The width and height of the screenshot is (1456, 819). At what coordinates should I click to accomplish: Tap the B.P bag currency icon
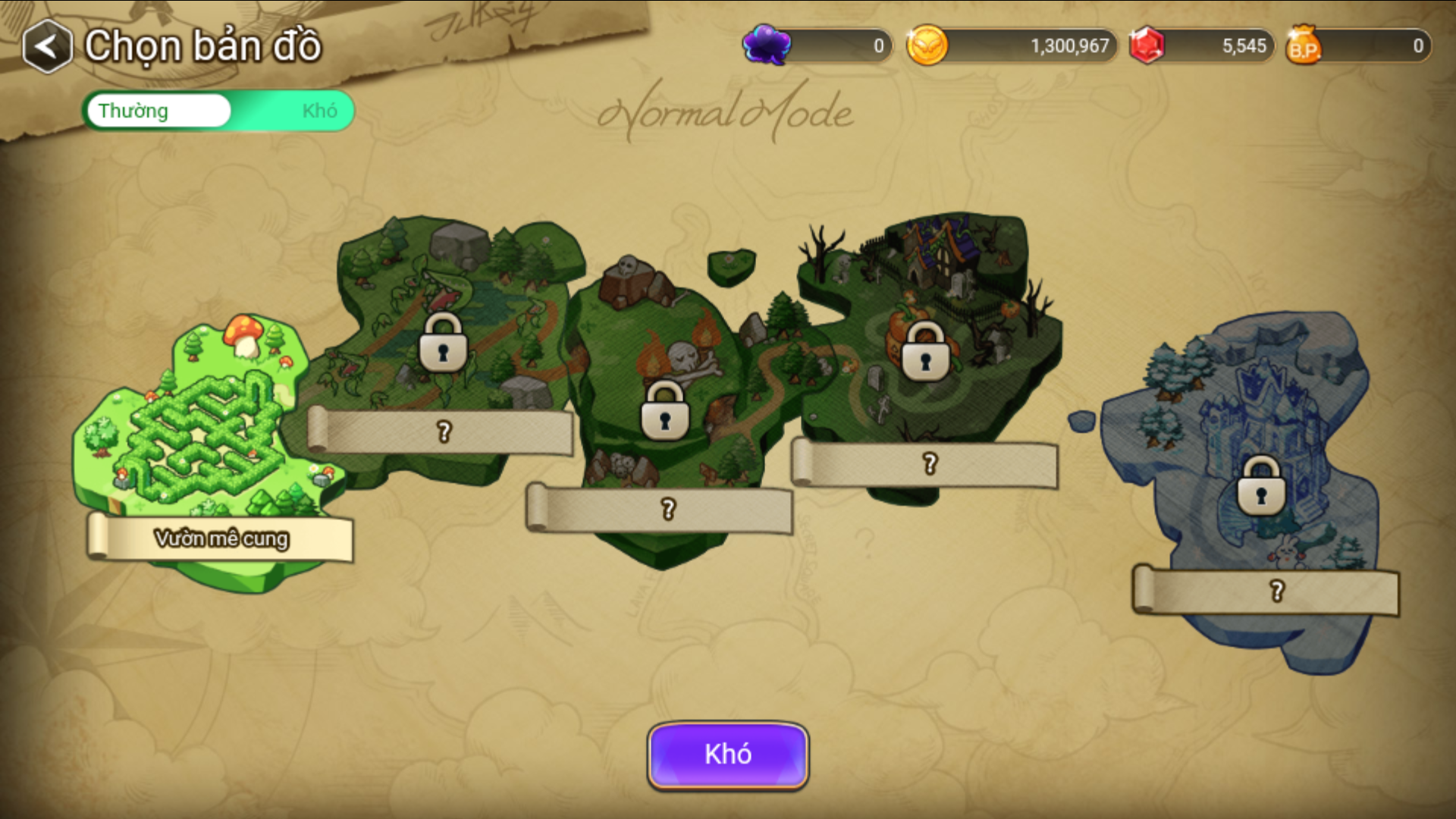tap(1303, 45)
